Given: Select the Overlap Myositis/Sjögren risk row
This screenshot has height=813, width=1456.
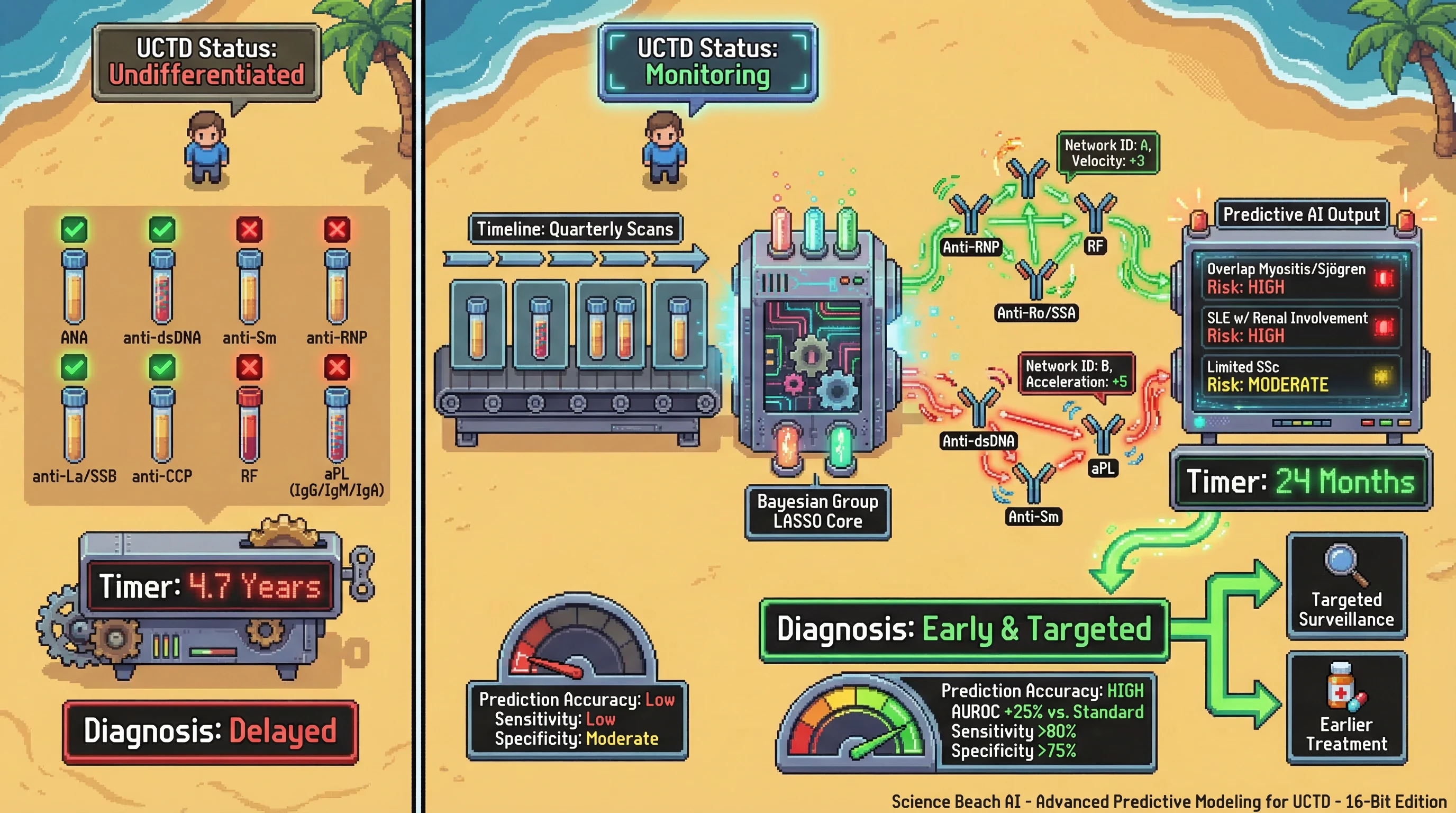Looking at the screenshot, I should 1300,278.
